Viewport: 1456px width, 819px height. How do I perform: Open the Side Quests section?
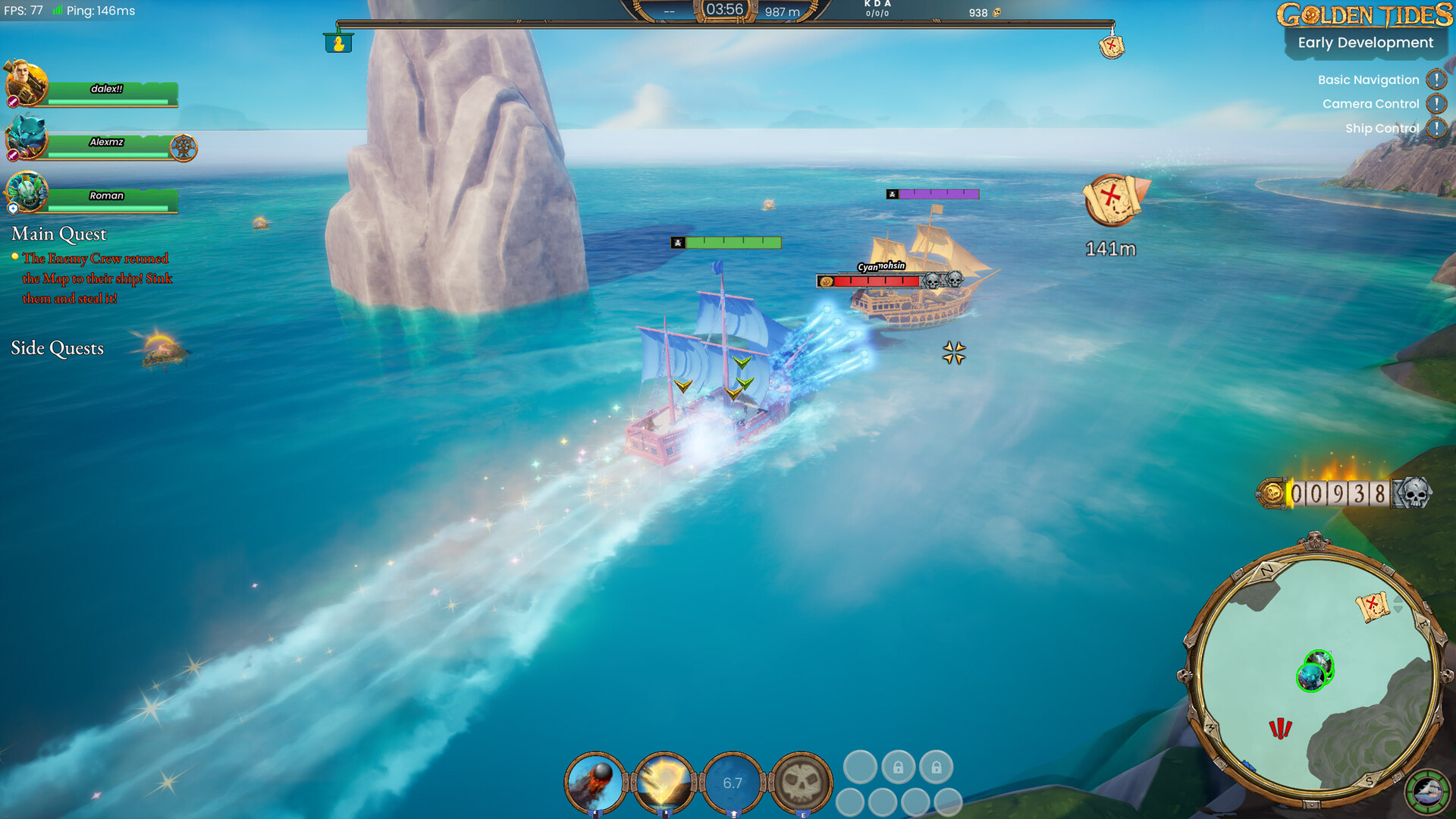coord(57,349)
